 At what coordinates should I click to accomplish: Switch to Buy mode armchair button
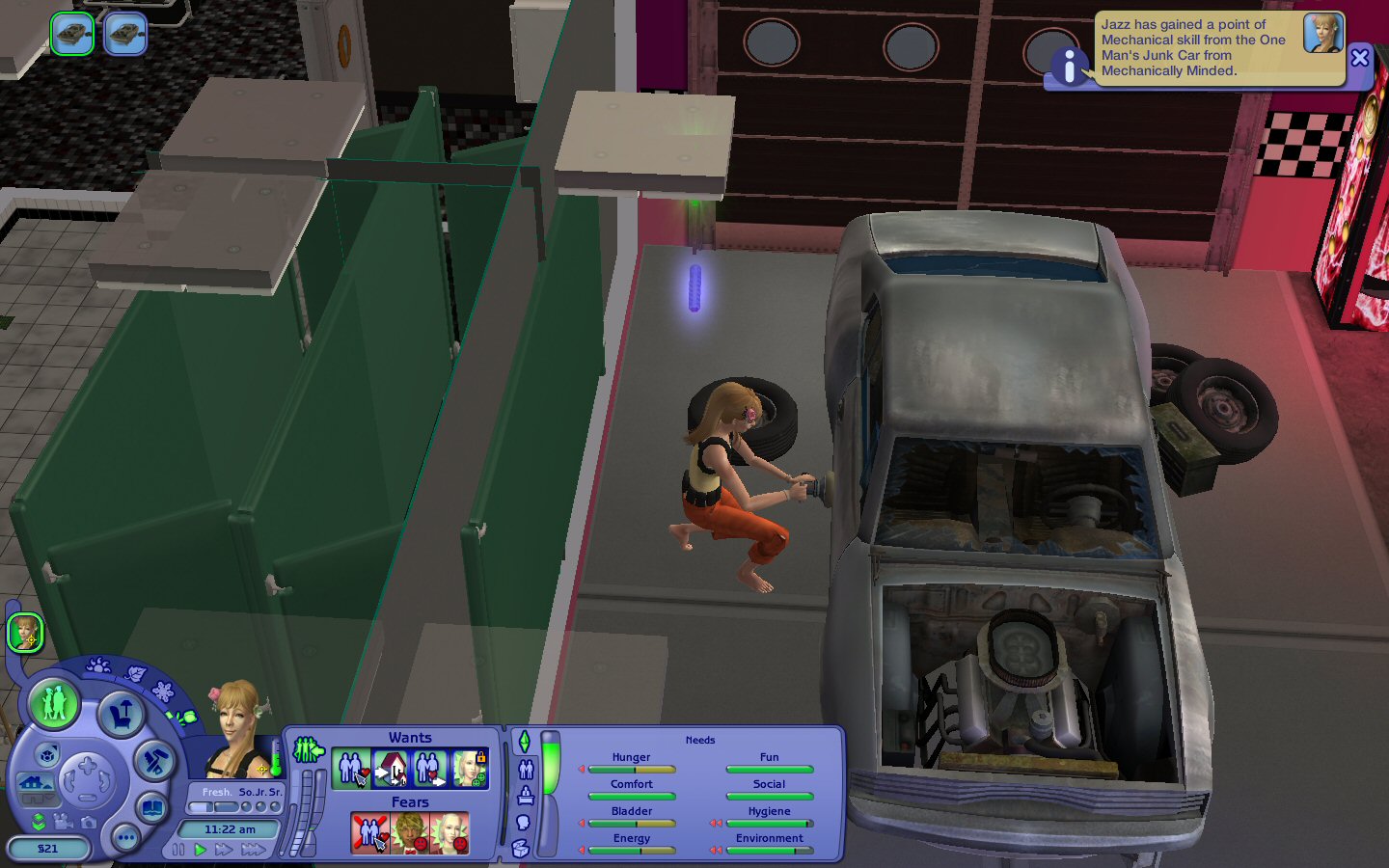(x=121, y=715)
